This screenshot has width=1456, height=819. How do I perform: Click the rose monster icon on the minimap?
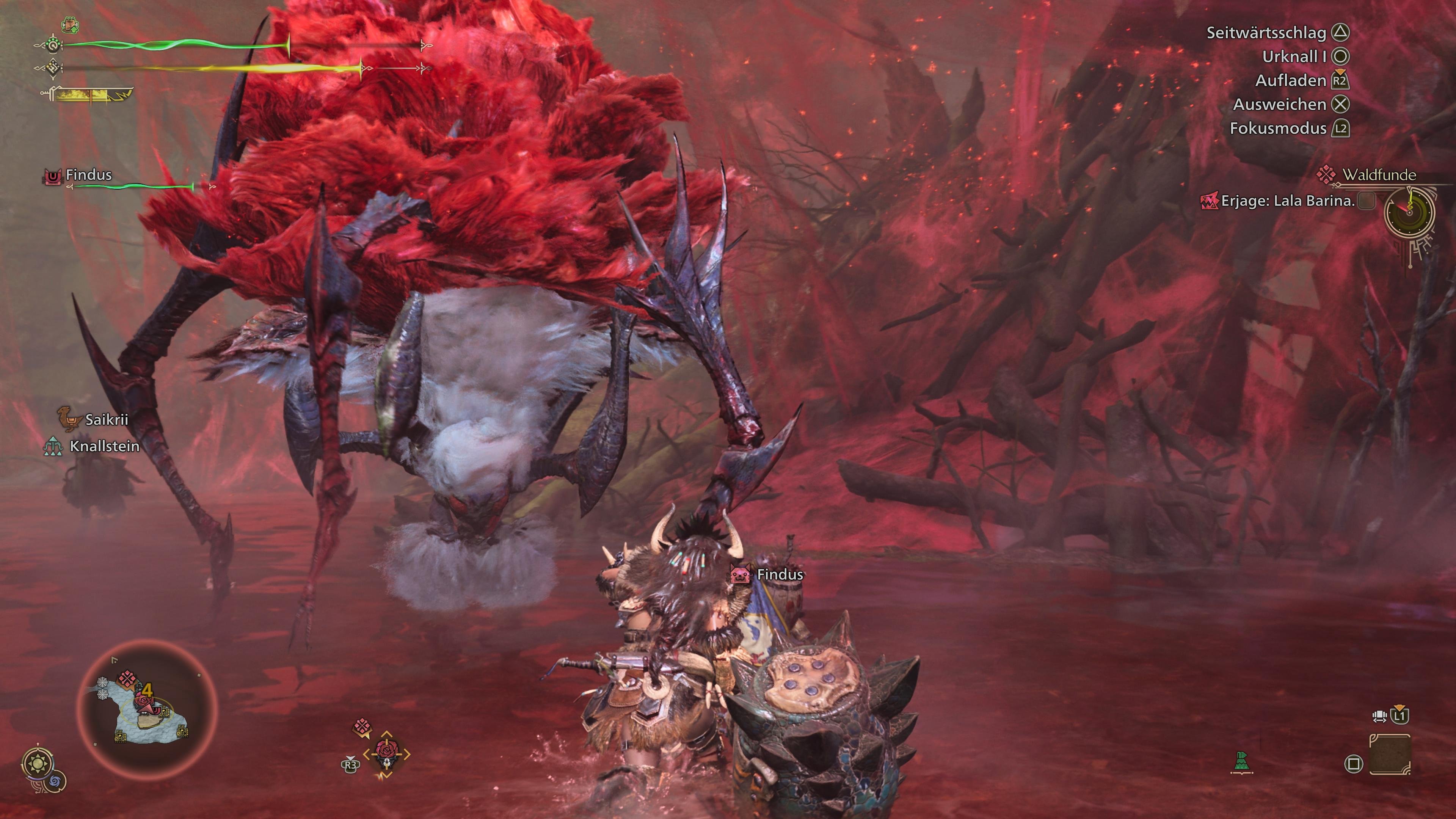144,700
